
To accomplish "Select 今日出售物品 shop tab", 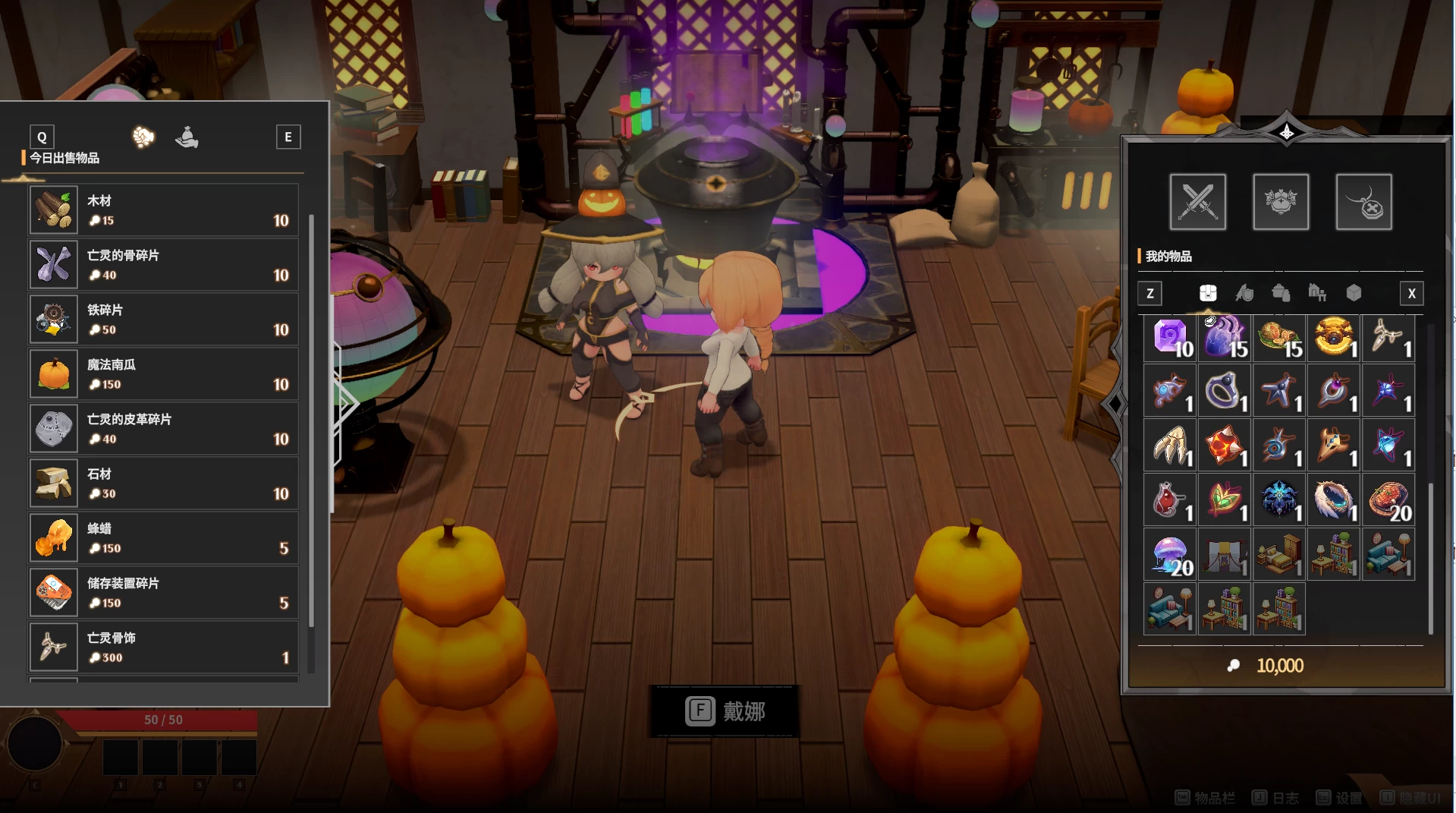I will tap(67, 157).
